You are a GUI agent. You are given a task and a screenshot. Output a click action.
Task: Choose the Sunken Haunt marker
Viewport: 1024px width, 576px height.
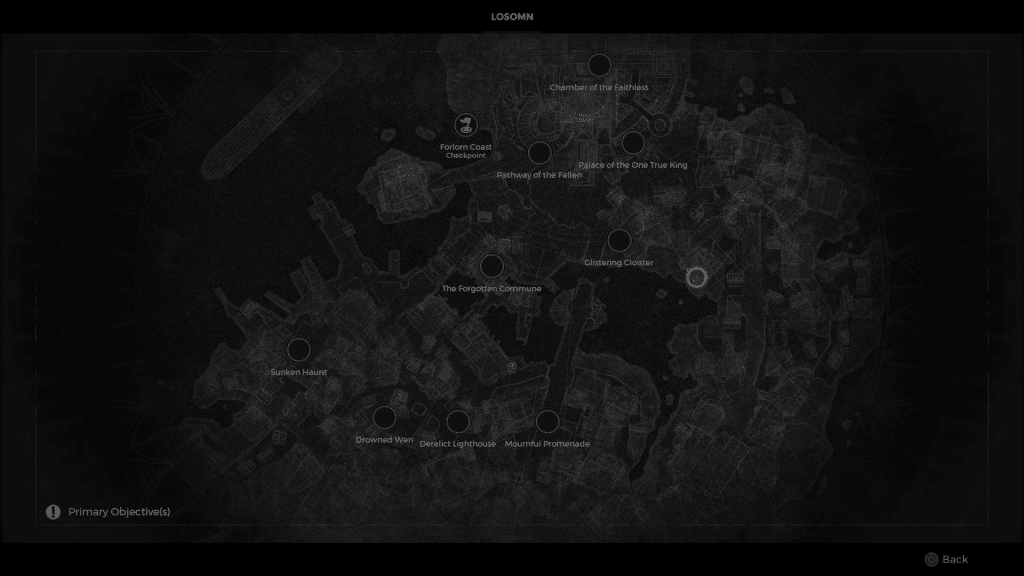coord(298,350)
